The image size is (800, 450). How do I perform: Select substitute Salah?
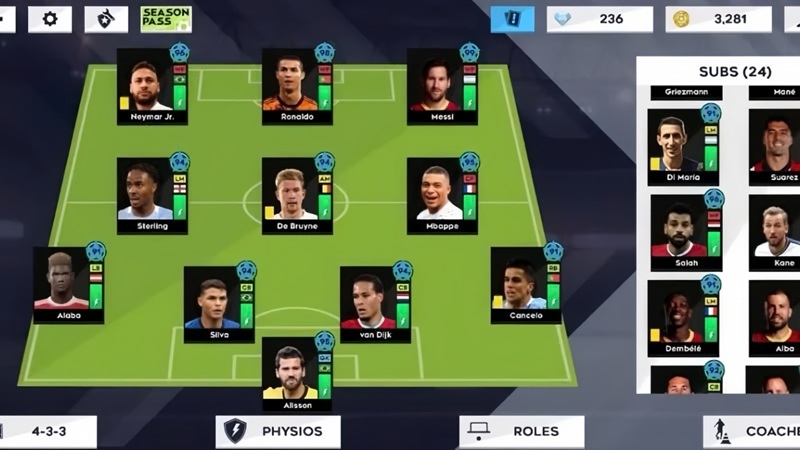[x=686, y=233]
